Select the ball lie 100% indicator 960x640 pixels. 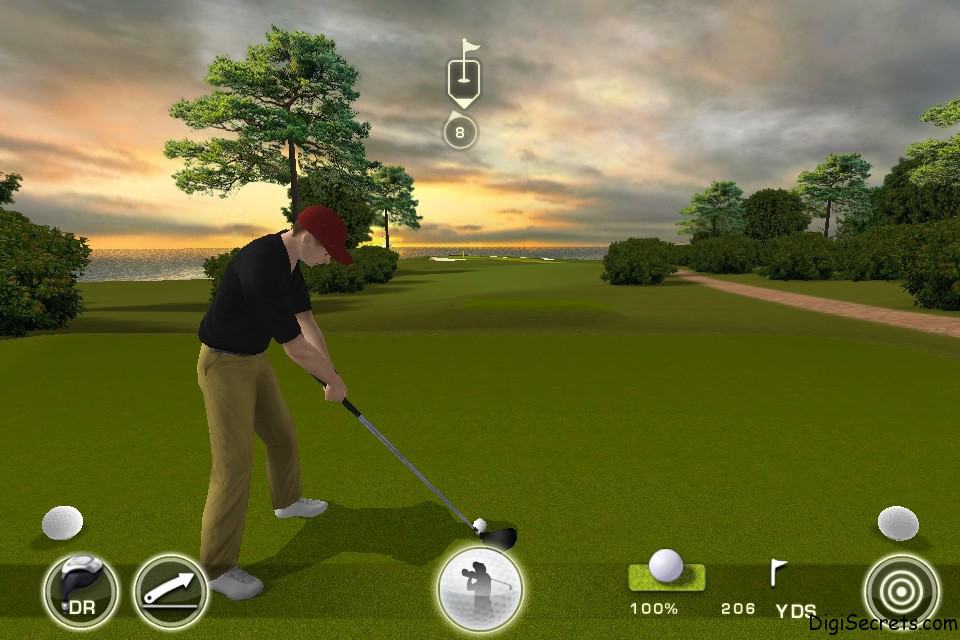tap(665, 577)
